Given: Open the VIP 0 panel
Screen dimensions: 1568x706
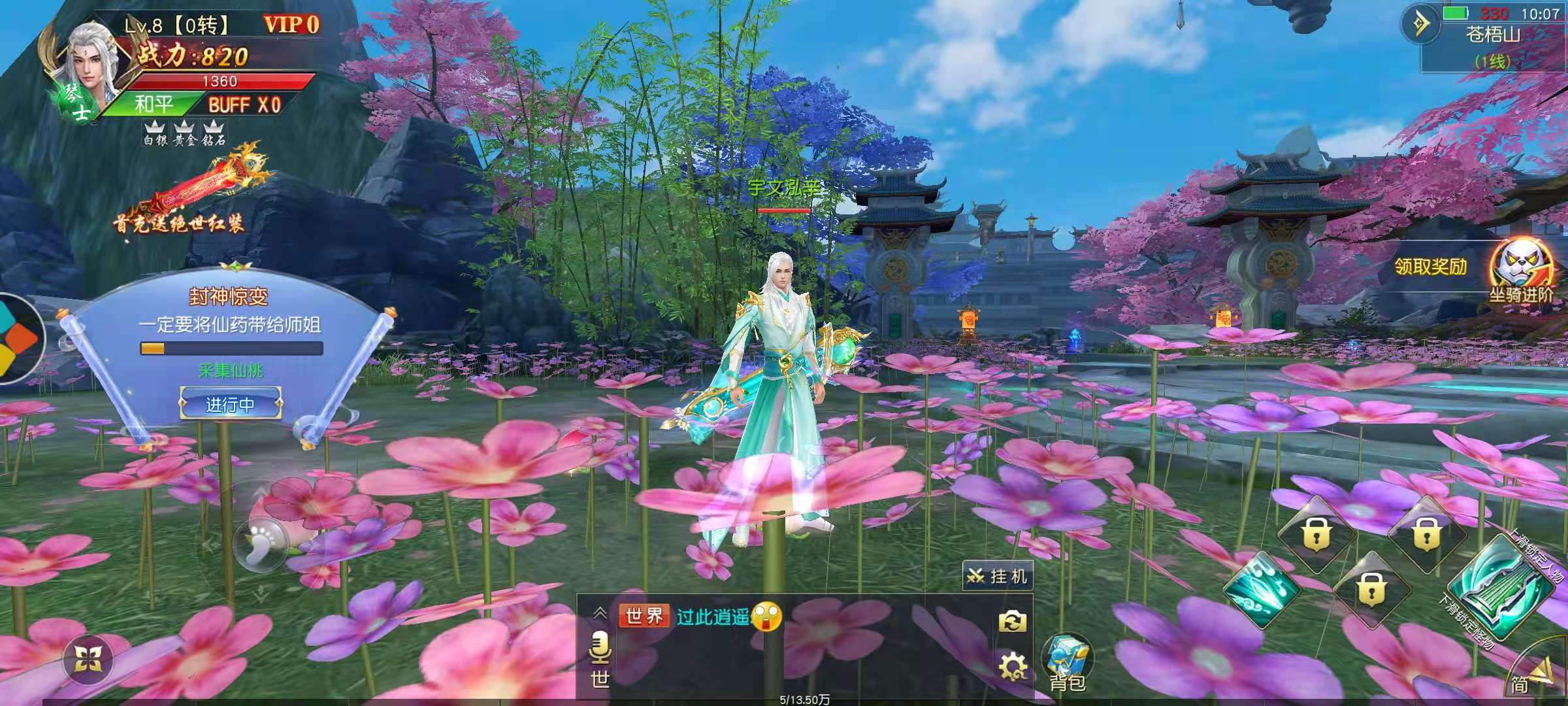Looking at the screenshot, I should tap(291, 25).
